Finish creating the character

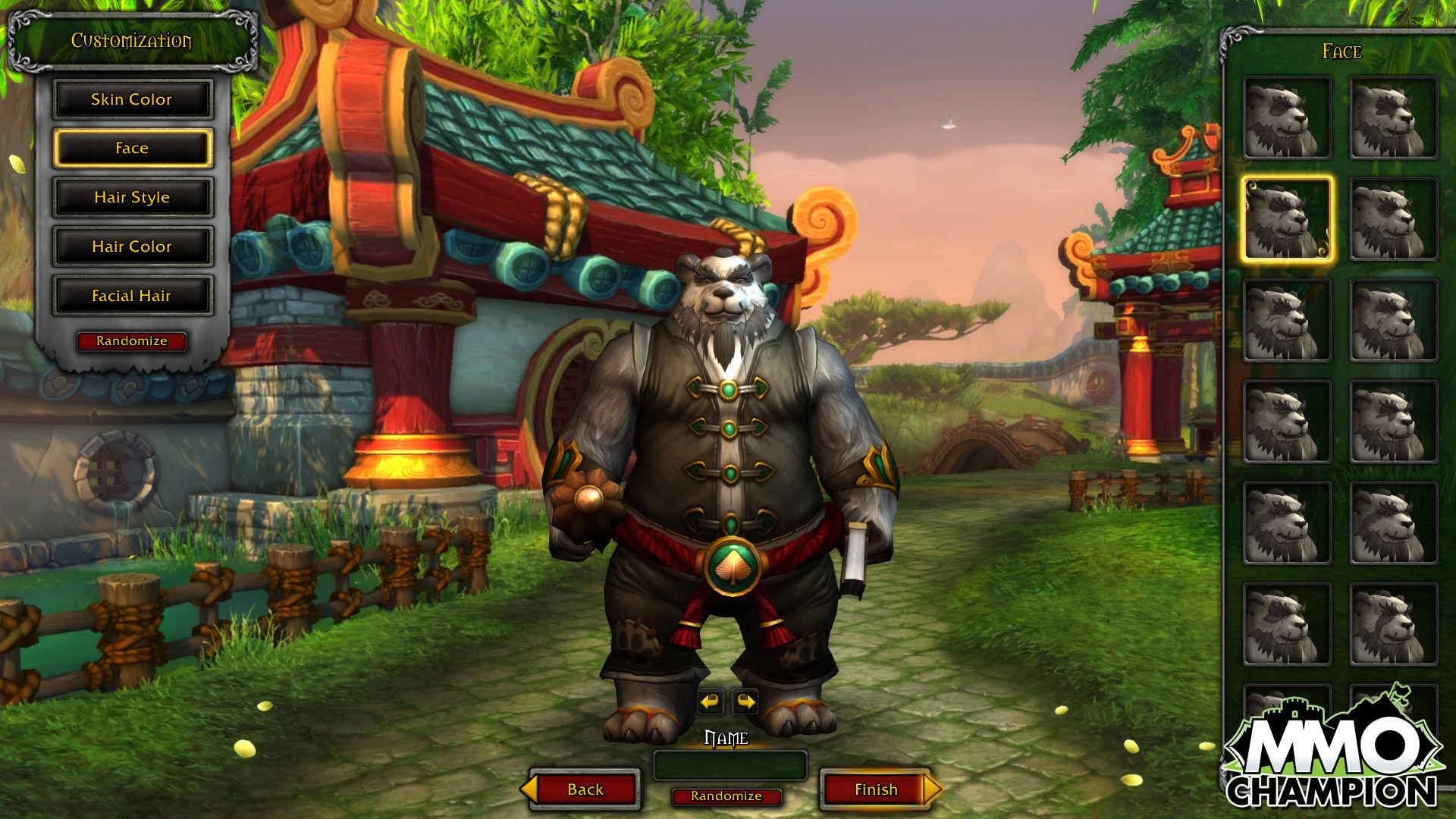pyautogui.click(x=876, y=789)
